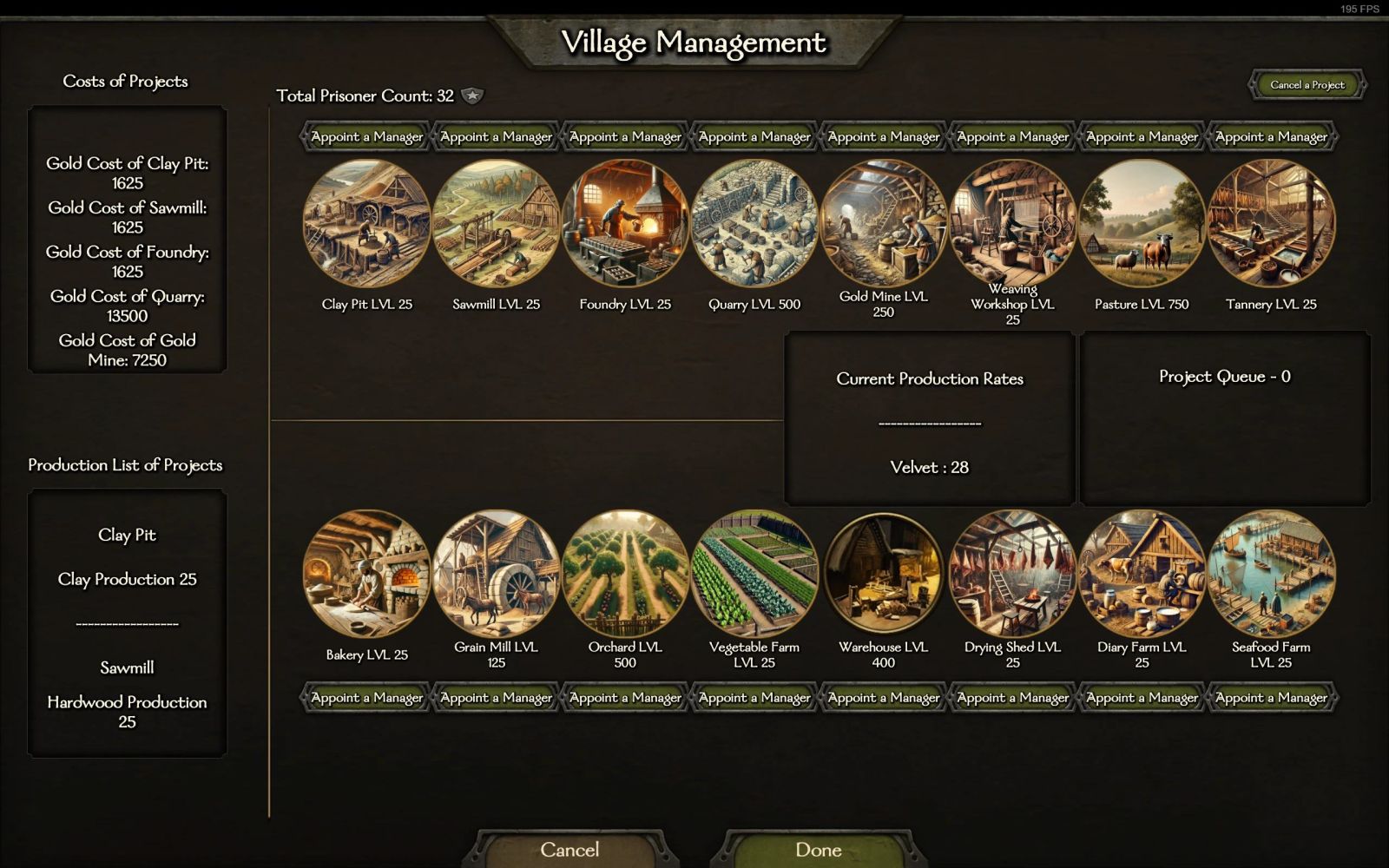
Task: Click the Cancel a Project button
Action: 1307,85
